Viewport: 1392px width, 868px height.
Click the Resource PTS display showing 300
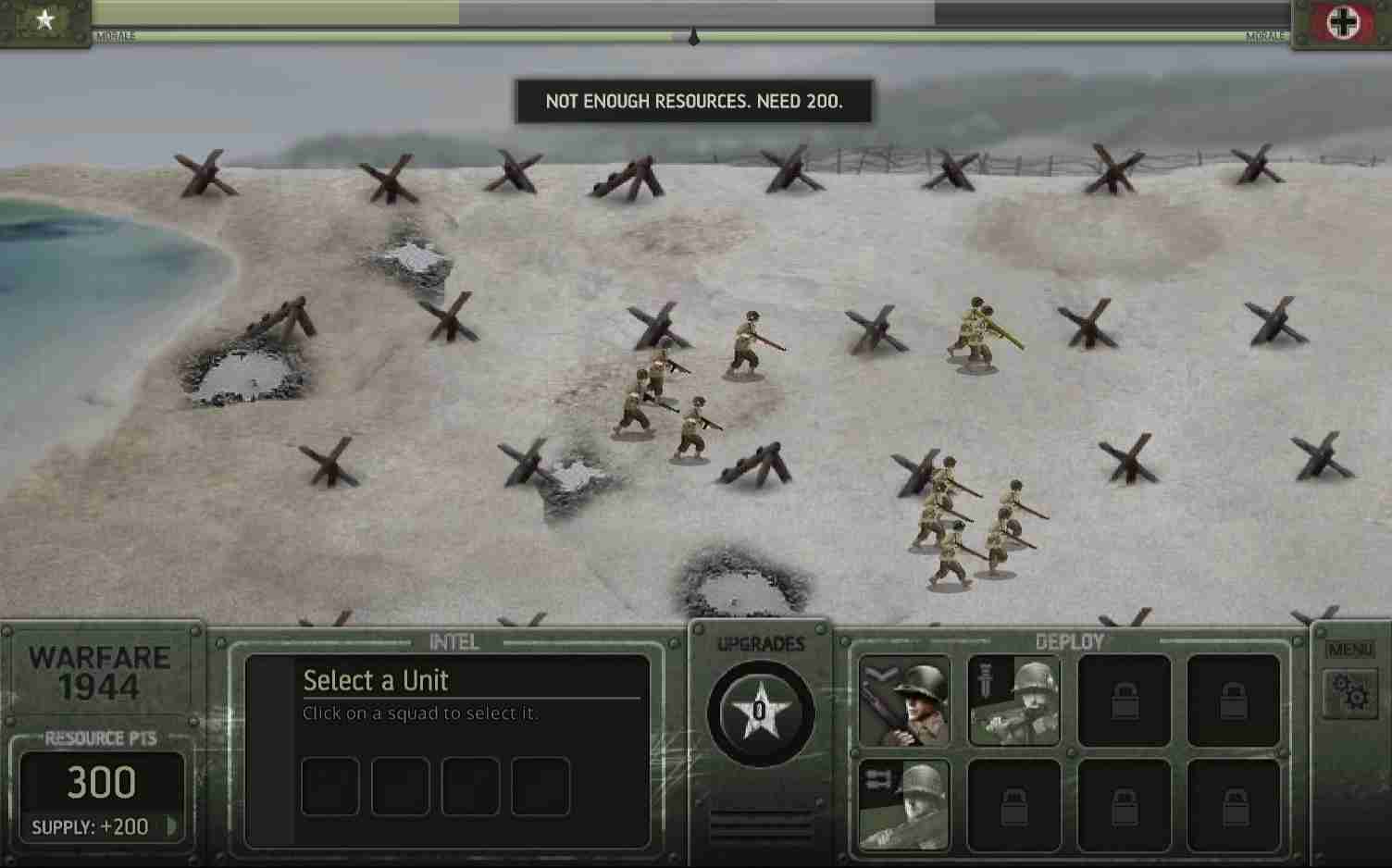tap(102, 782)
